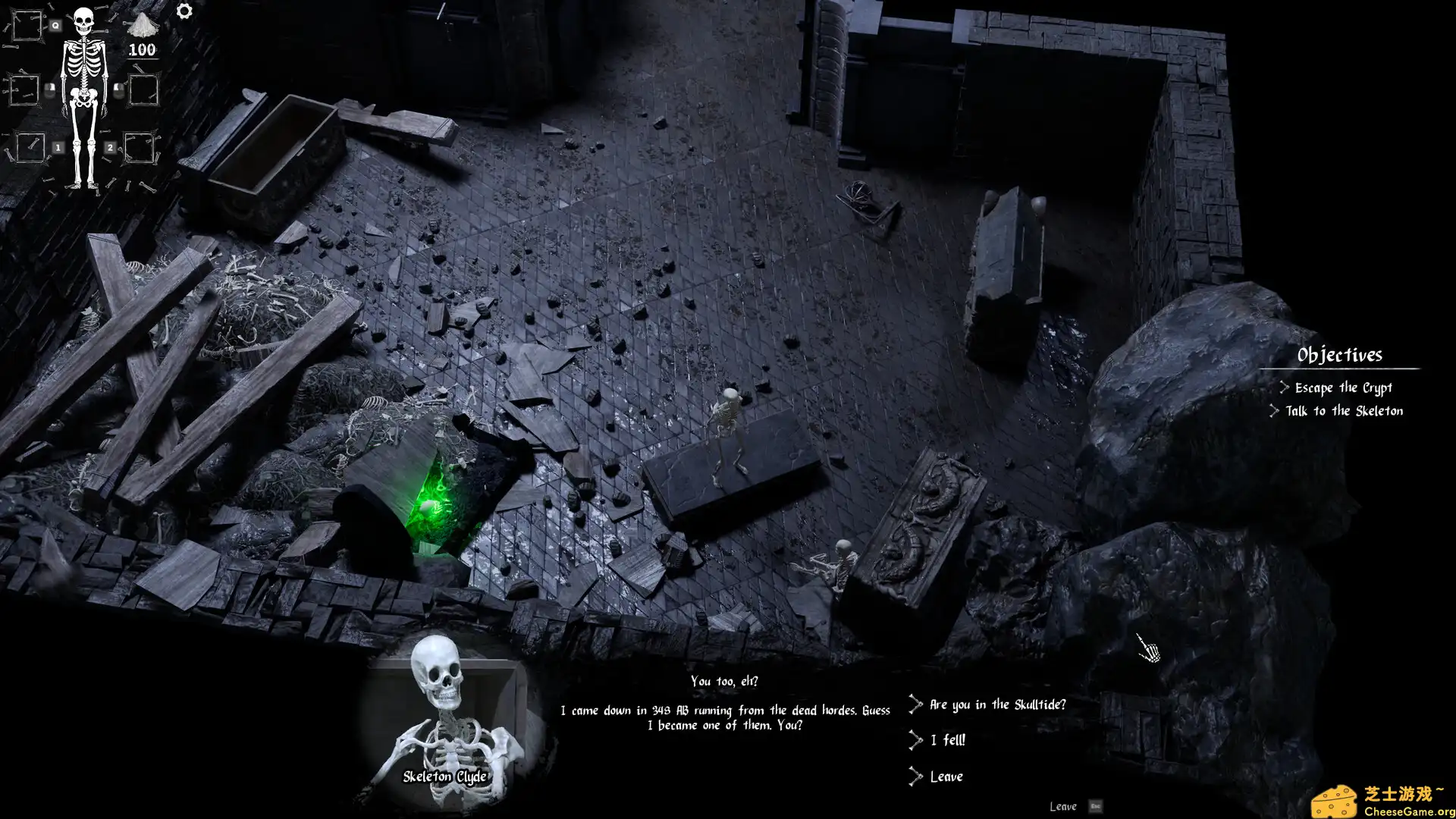Expand the 'Talk to the Skeleton' objective chevron

[1276, 411]
